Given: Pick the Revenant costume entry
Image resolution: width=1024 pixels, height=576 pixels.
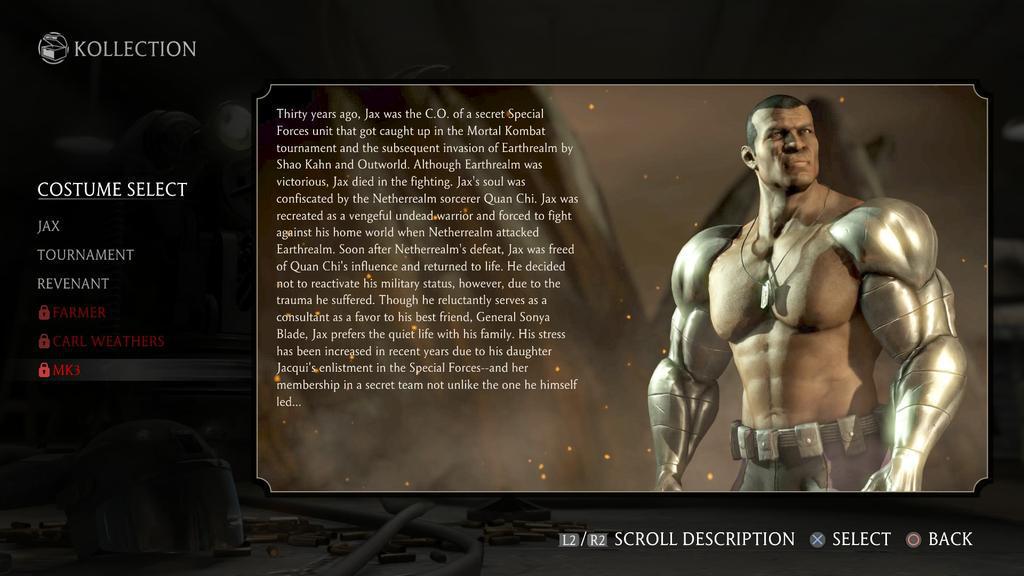Looking at the screenshot, I should click(x=73, y=284).
